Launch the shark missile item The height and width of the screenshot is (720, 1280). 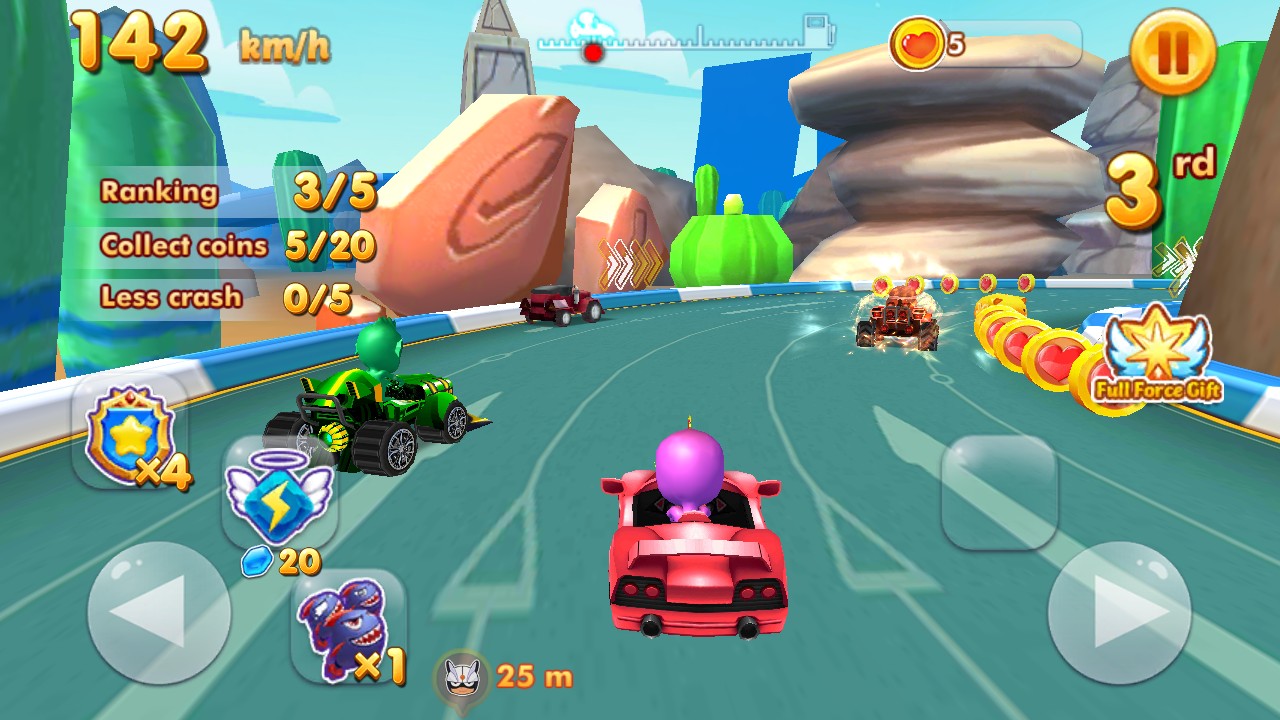(348, 628)
